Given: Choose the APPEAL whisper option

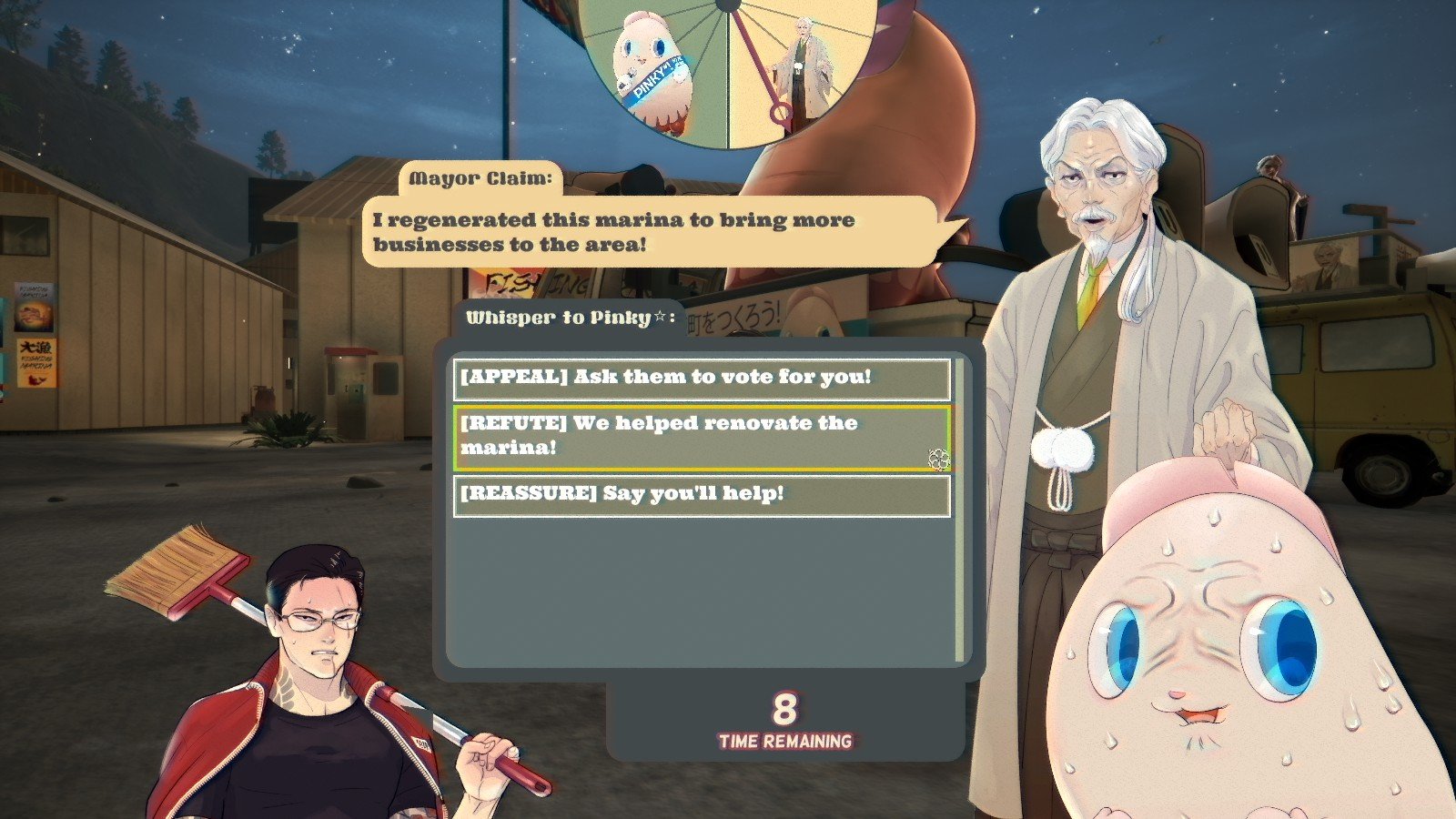Looking at the screenshot, I should 702,379.
